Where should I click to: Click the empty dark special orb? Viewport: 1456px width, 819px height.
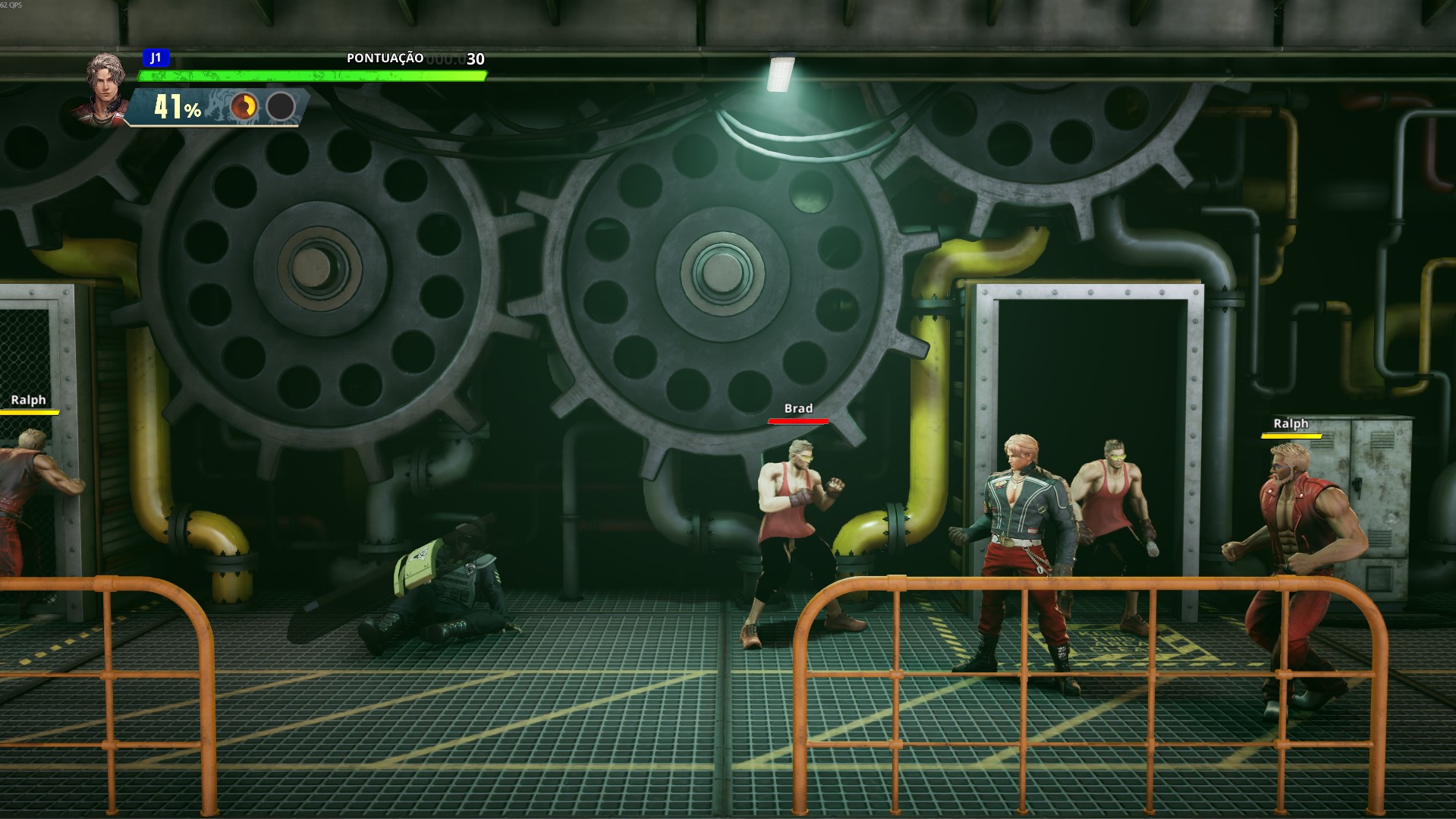pyautogui.click(x=281, y=107)
